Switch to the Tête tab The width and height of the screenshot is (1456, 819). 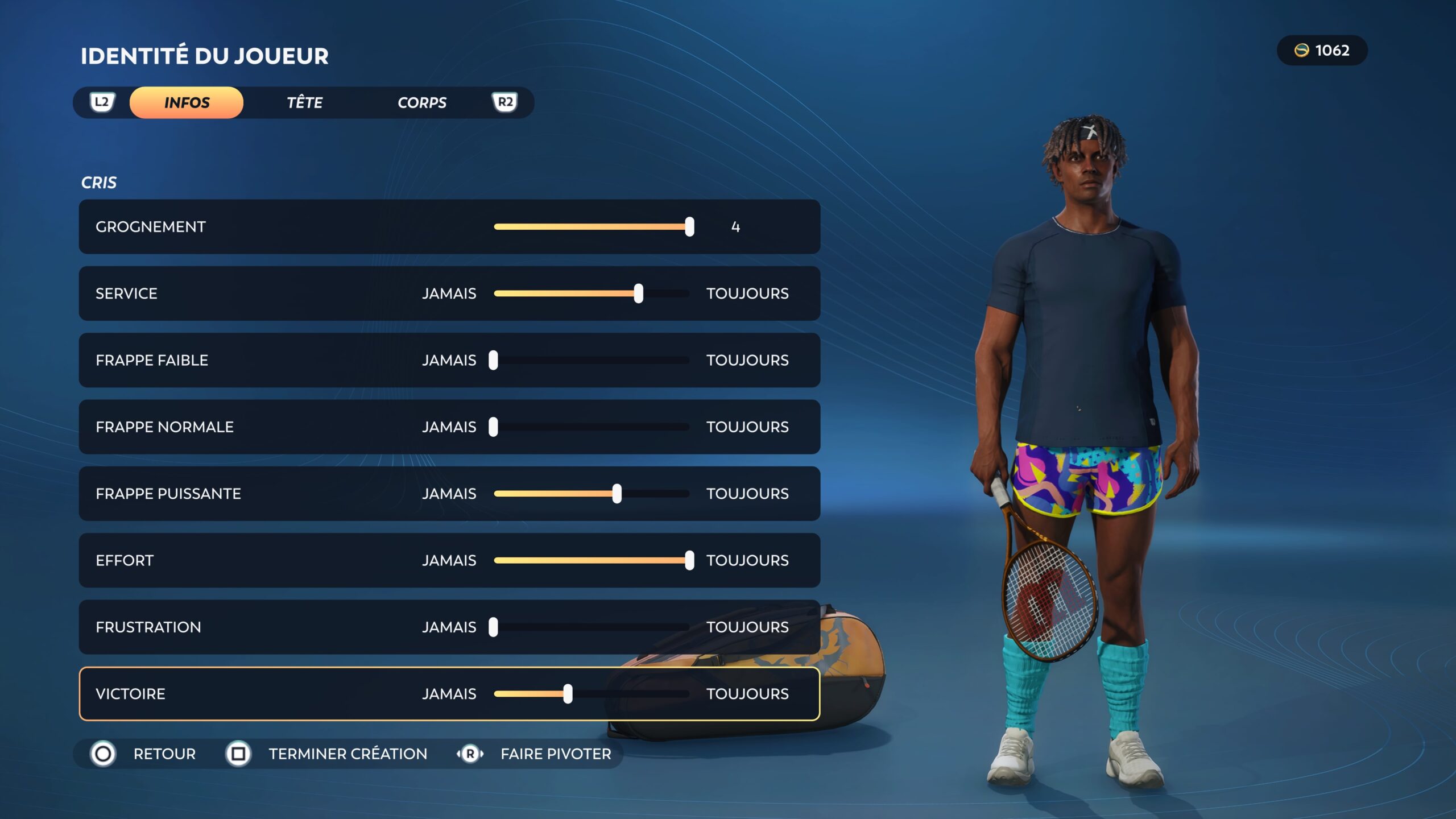pyautogui.click(x=304, y=102)
